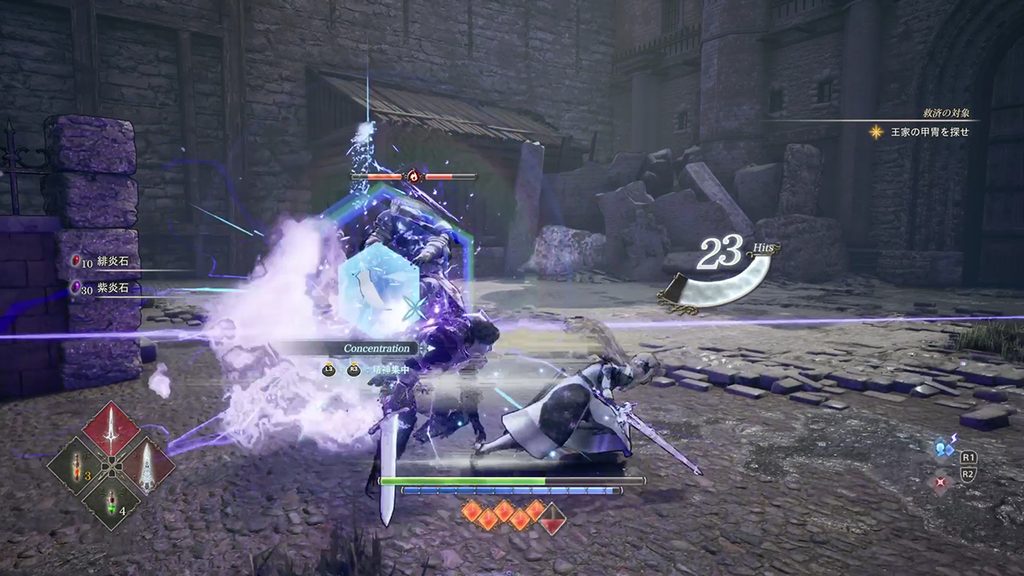Select the red sword weapon slot

111,430
